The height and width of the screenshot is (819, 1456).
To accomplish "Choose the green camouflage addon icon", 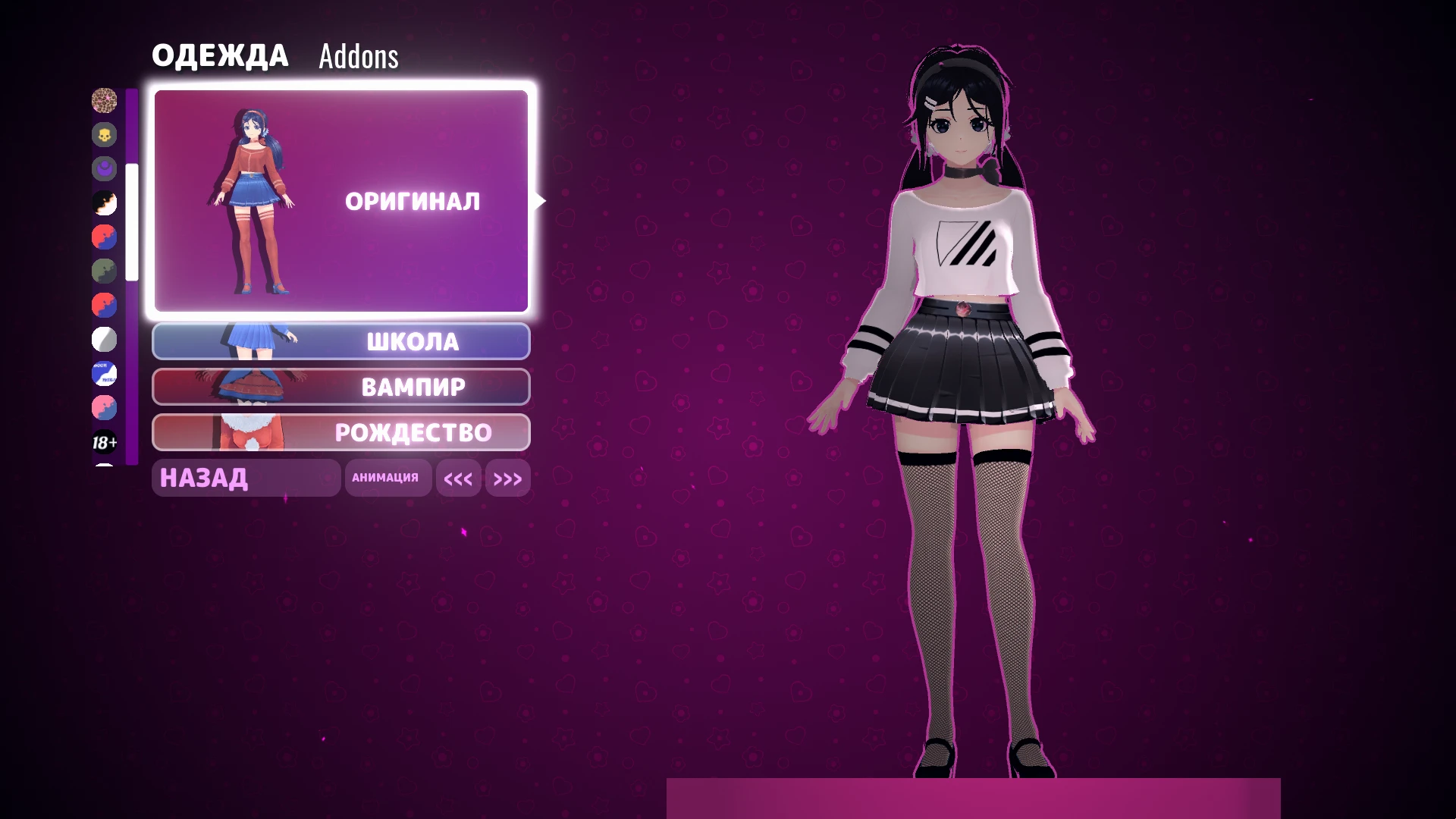I will point(104,271).
